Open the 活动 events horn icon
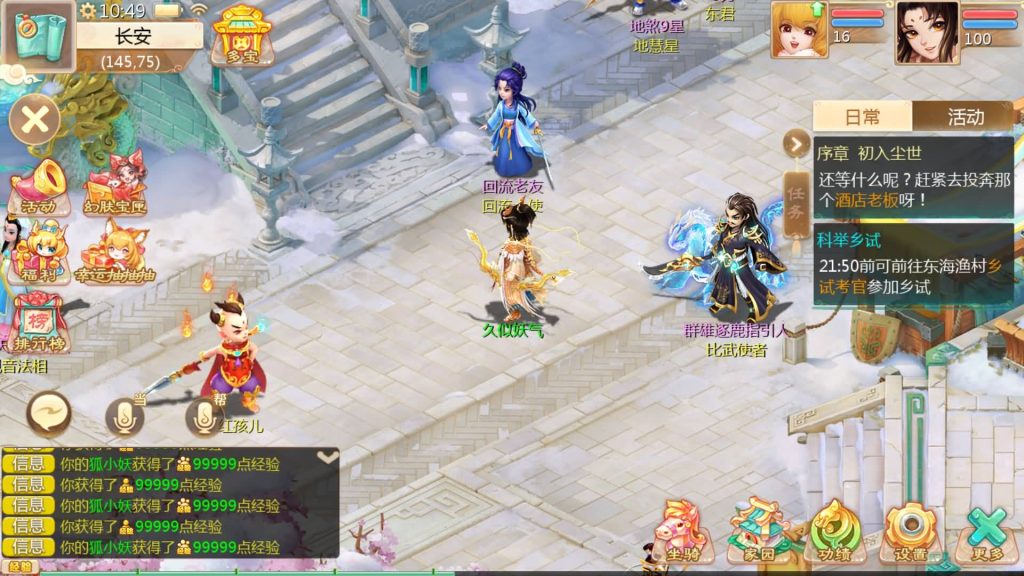Screen dimensions: 1024x576 pyautogui.click(x=39, y=188)
